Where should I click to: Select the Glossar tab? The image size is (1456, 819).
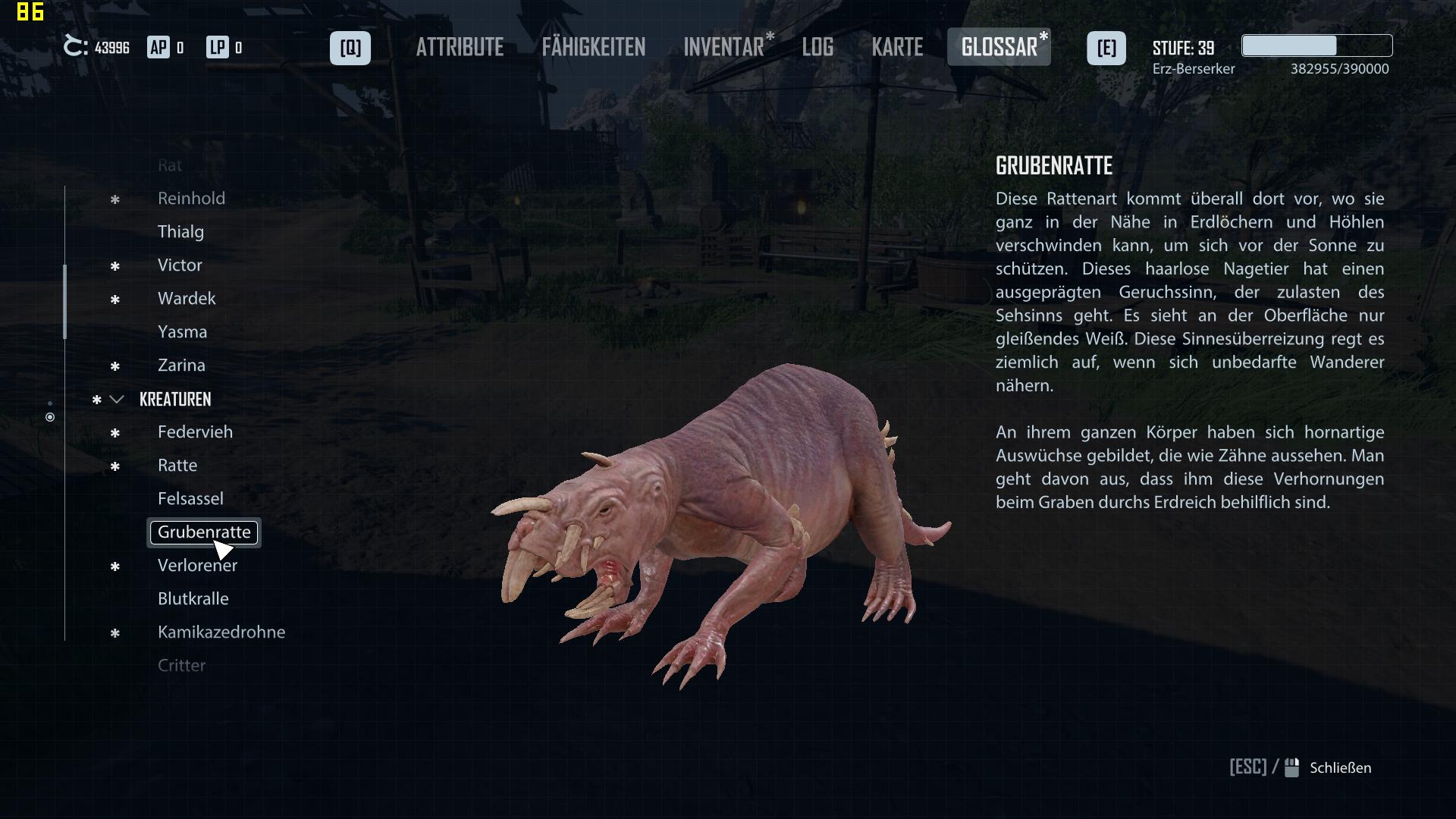coord(999,48)
